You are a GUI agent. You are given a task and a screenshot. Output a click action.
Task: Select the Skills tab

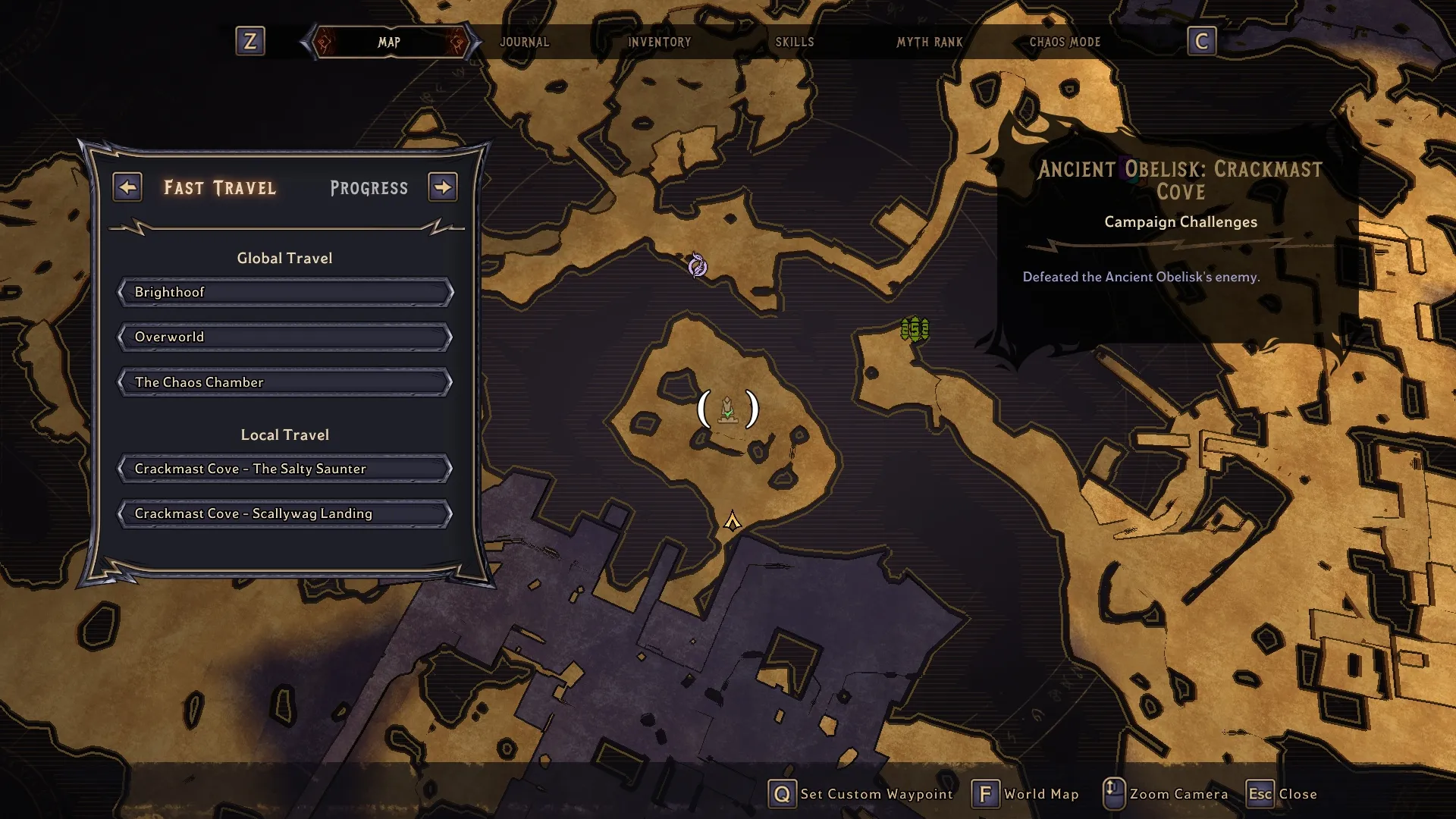click(x=794, y=42)
